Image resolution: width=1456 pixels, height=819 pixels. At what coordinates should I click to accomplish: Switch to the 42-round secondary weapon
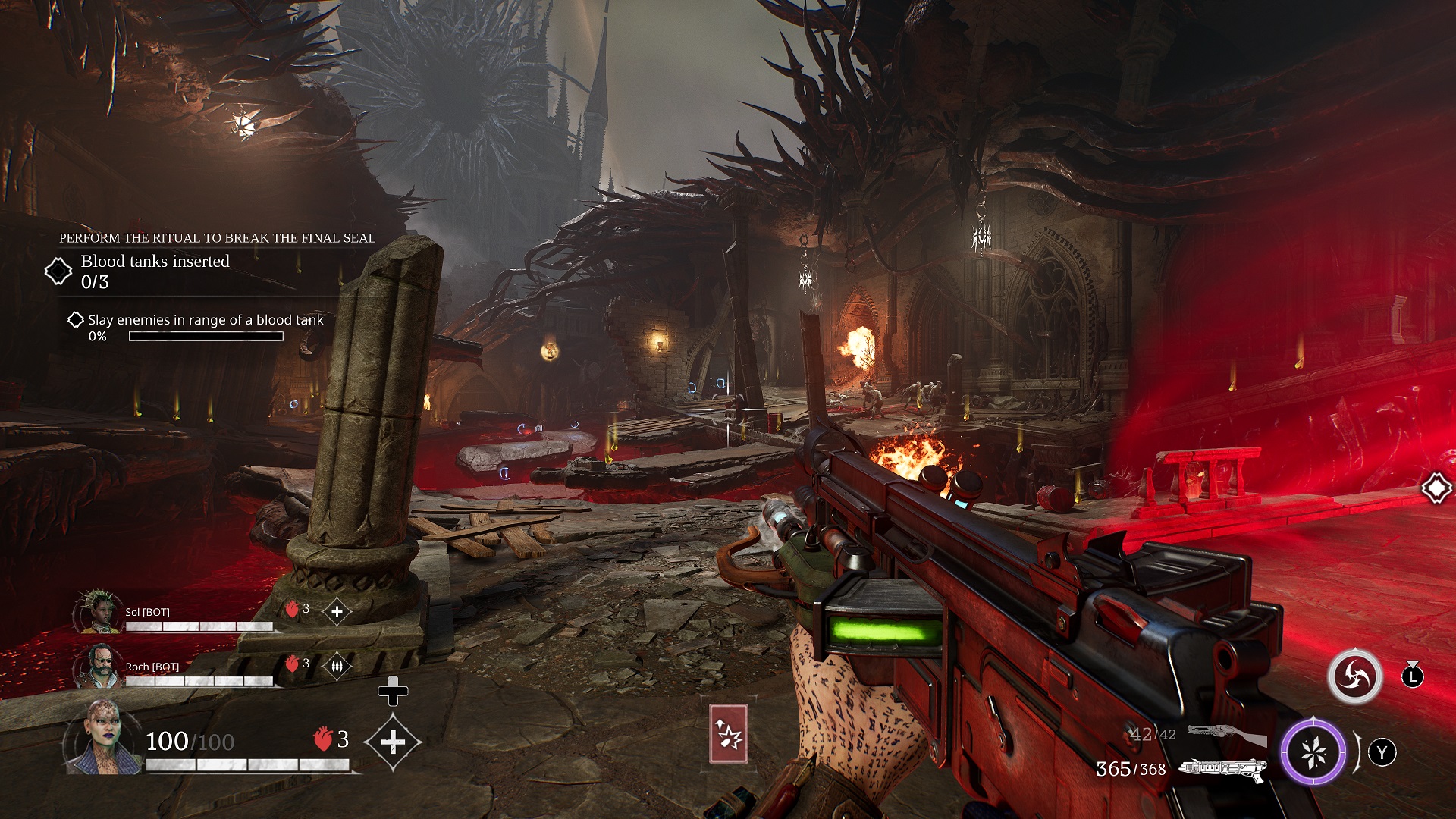(x=1226, y=734)
